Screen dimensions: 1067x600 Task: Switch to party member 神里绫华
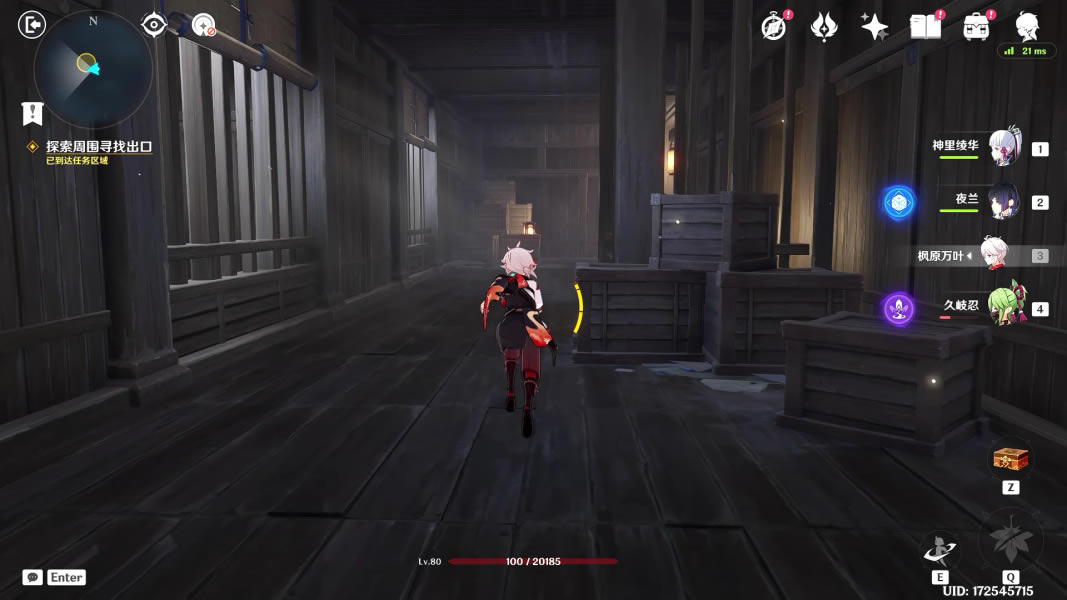(1003, 148)
